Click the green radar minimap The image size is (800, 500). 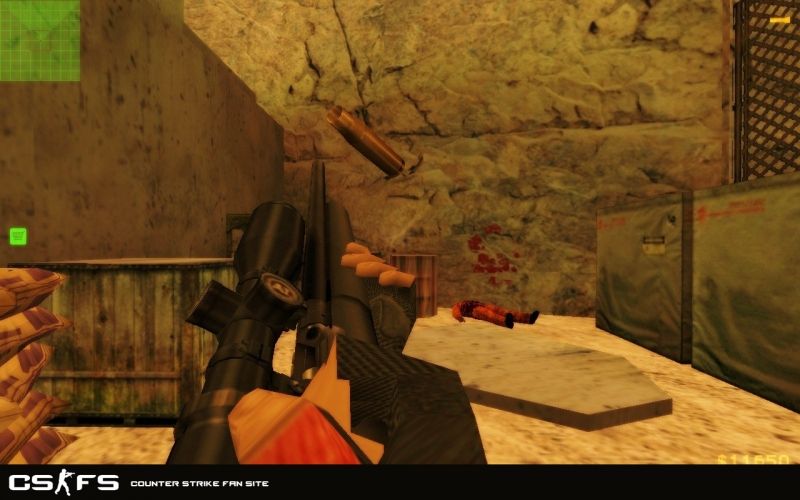click(40, 40)
